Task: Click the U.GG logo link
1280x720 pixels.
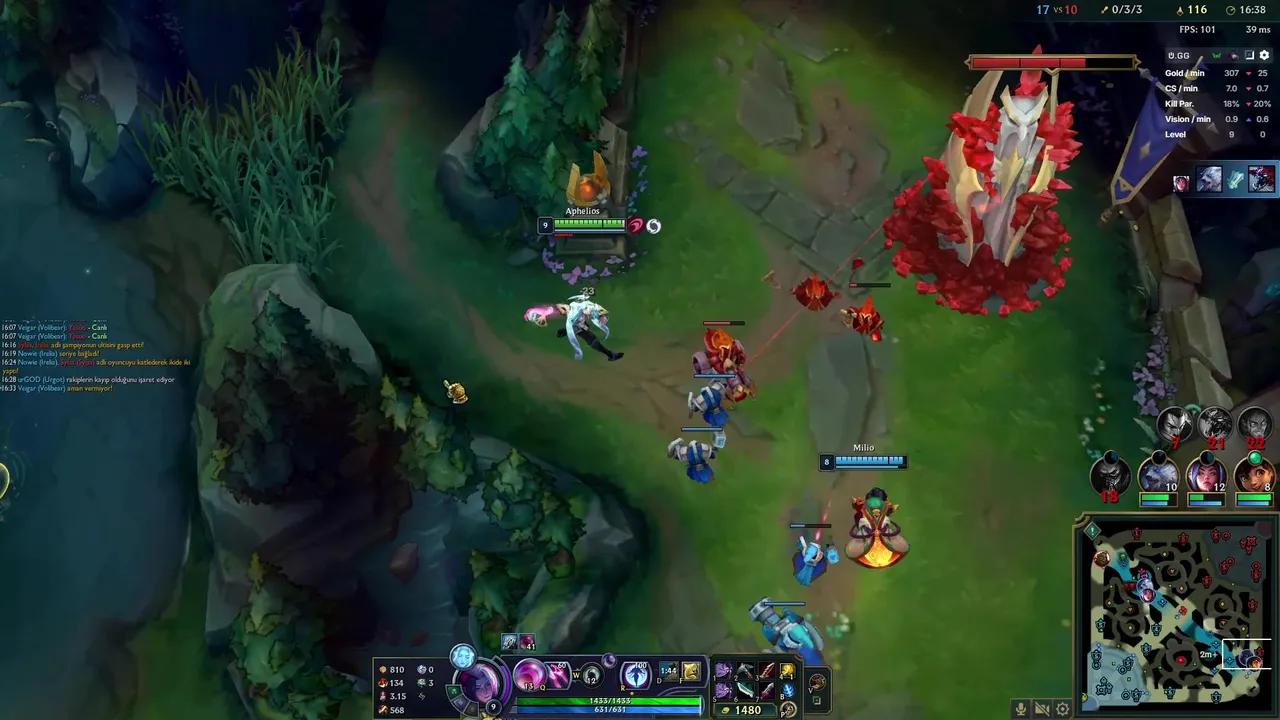Action: (1178, 56)
